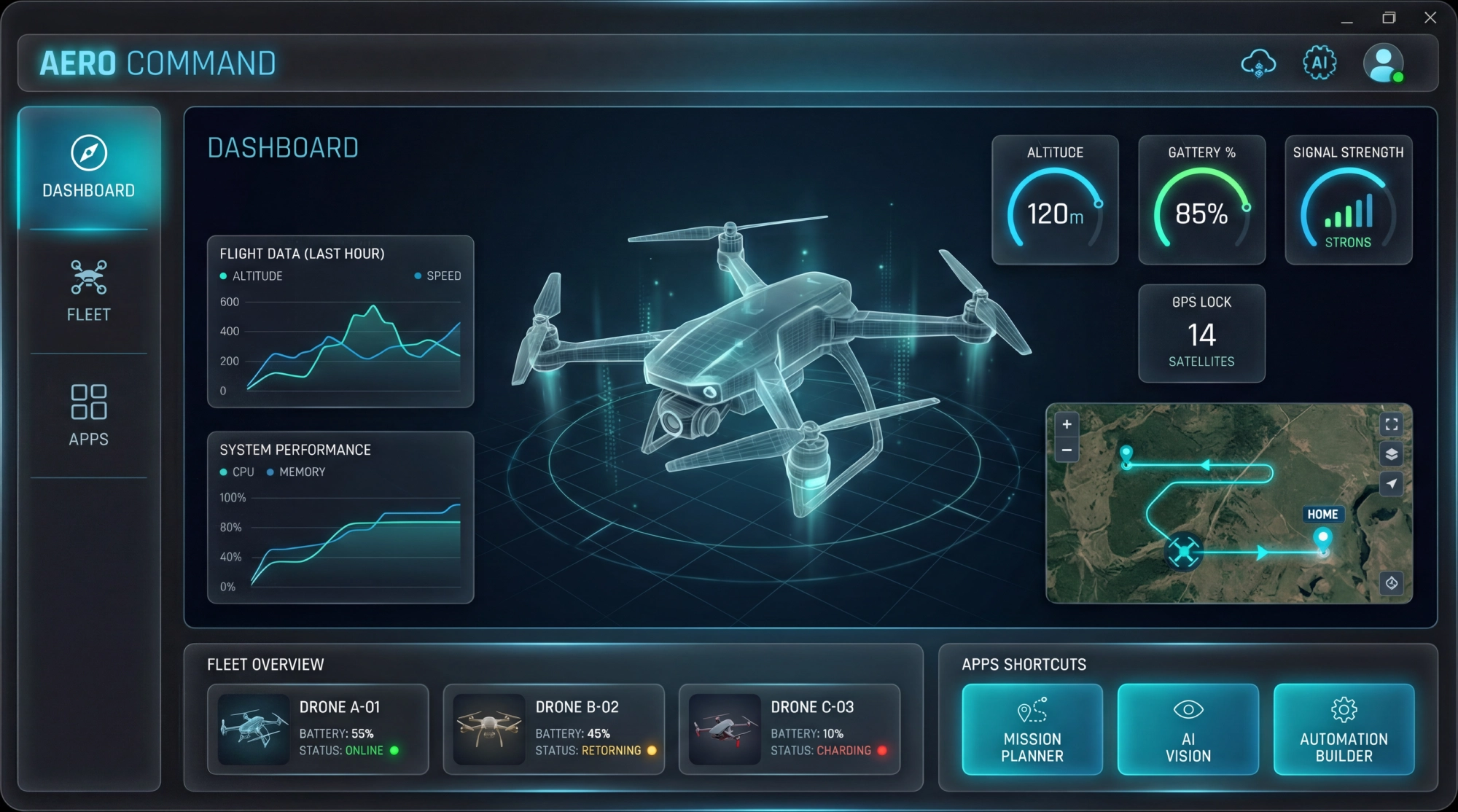Click the navigation arrow on the map

coord(1391,483)
